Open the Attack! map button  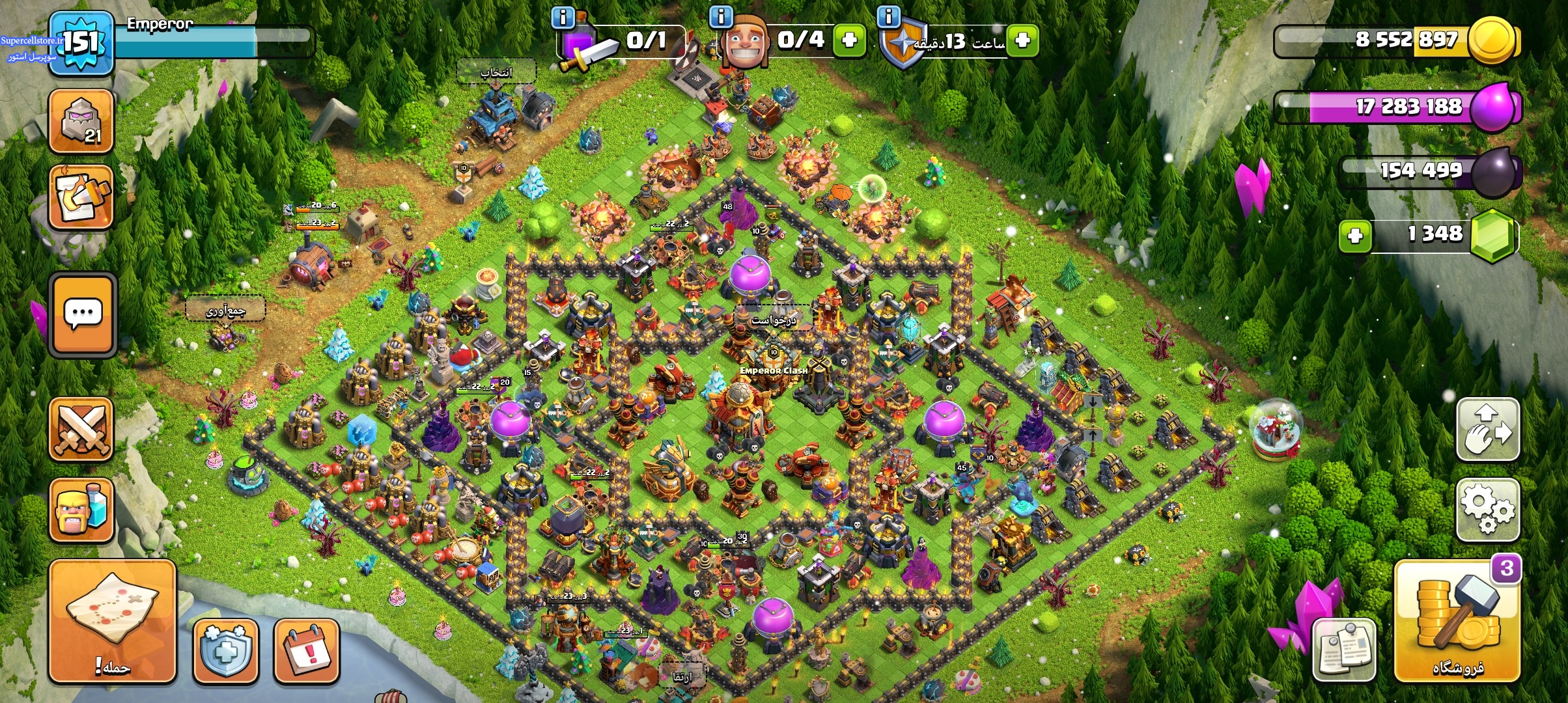[112, 622]
